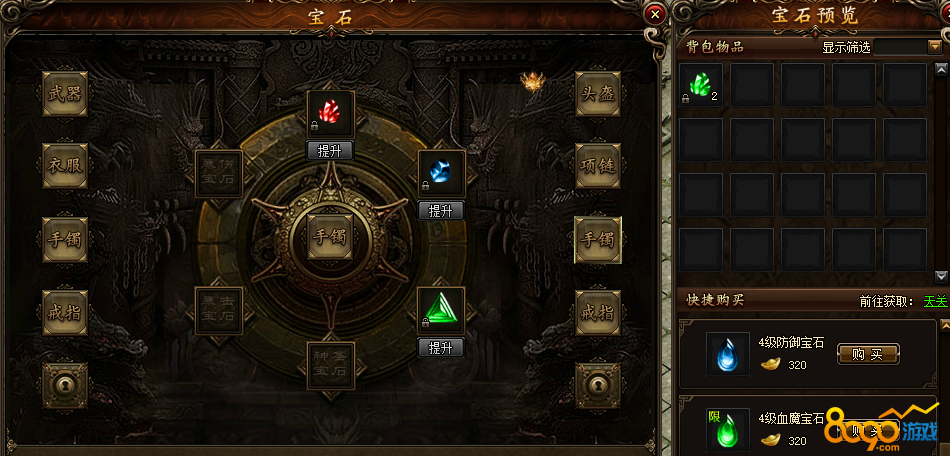Upgrade the blue gem with 提升

point(441,211)
